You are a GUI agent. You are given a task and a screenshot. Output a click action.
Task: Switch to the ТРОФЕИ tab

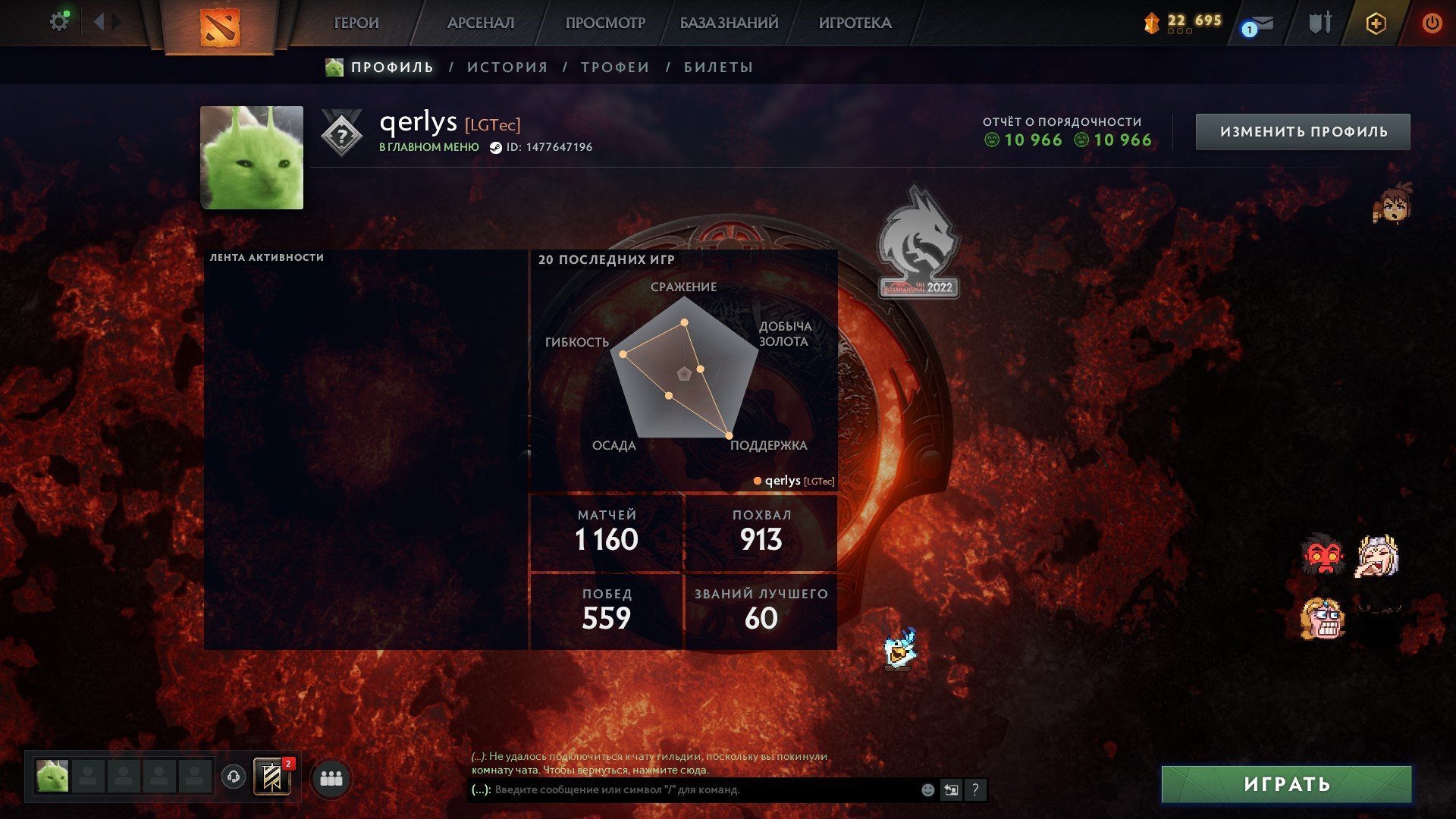pos(615,67)
